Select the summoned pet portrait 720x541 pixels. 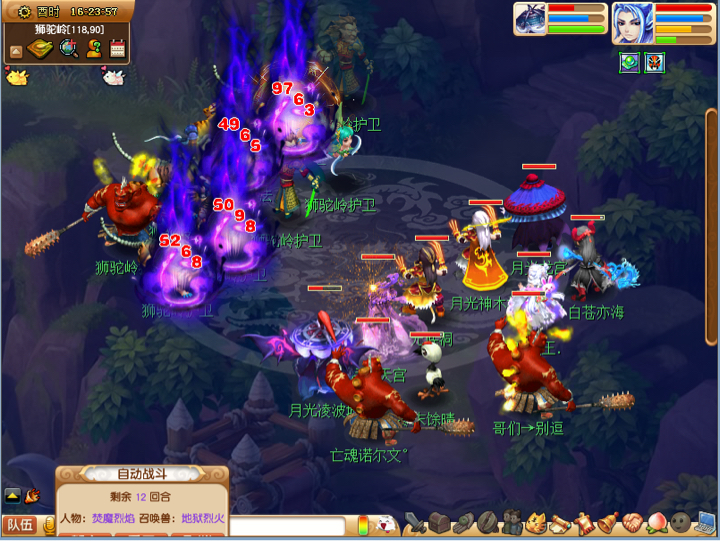[x=530, y=19]
